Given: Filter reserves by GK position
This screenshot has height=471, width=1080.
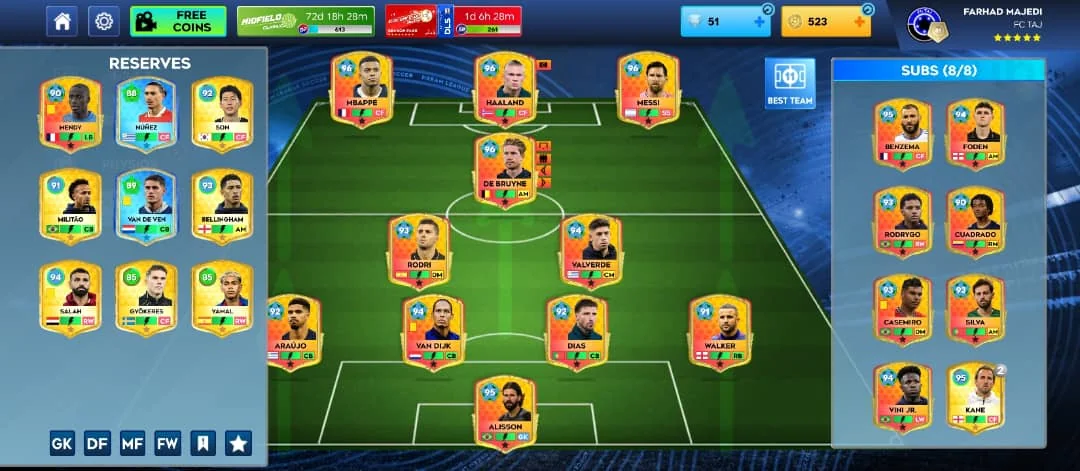Looking at the screenshot, I should [62, 442].
